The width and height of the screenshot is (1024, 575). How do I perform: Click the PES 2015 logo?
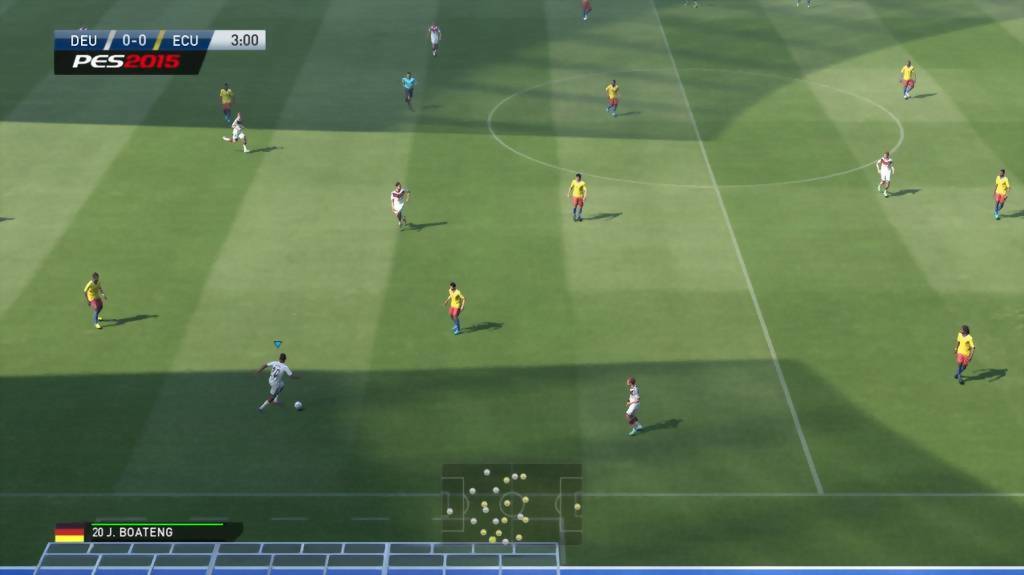[124, 62]
